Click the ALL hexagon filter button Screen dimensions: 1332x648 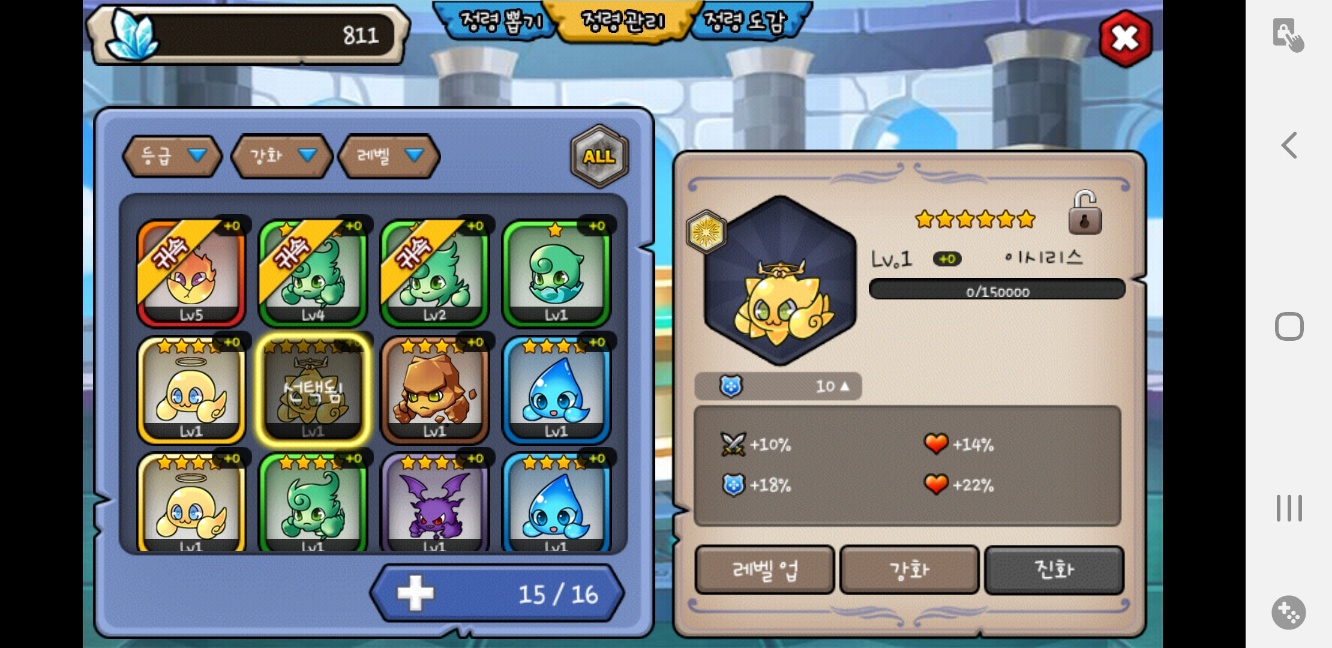(x=599, y=156)
